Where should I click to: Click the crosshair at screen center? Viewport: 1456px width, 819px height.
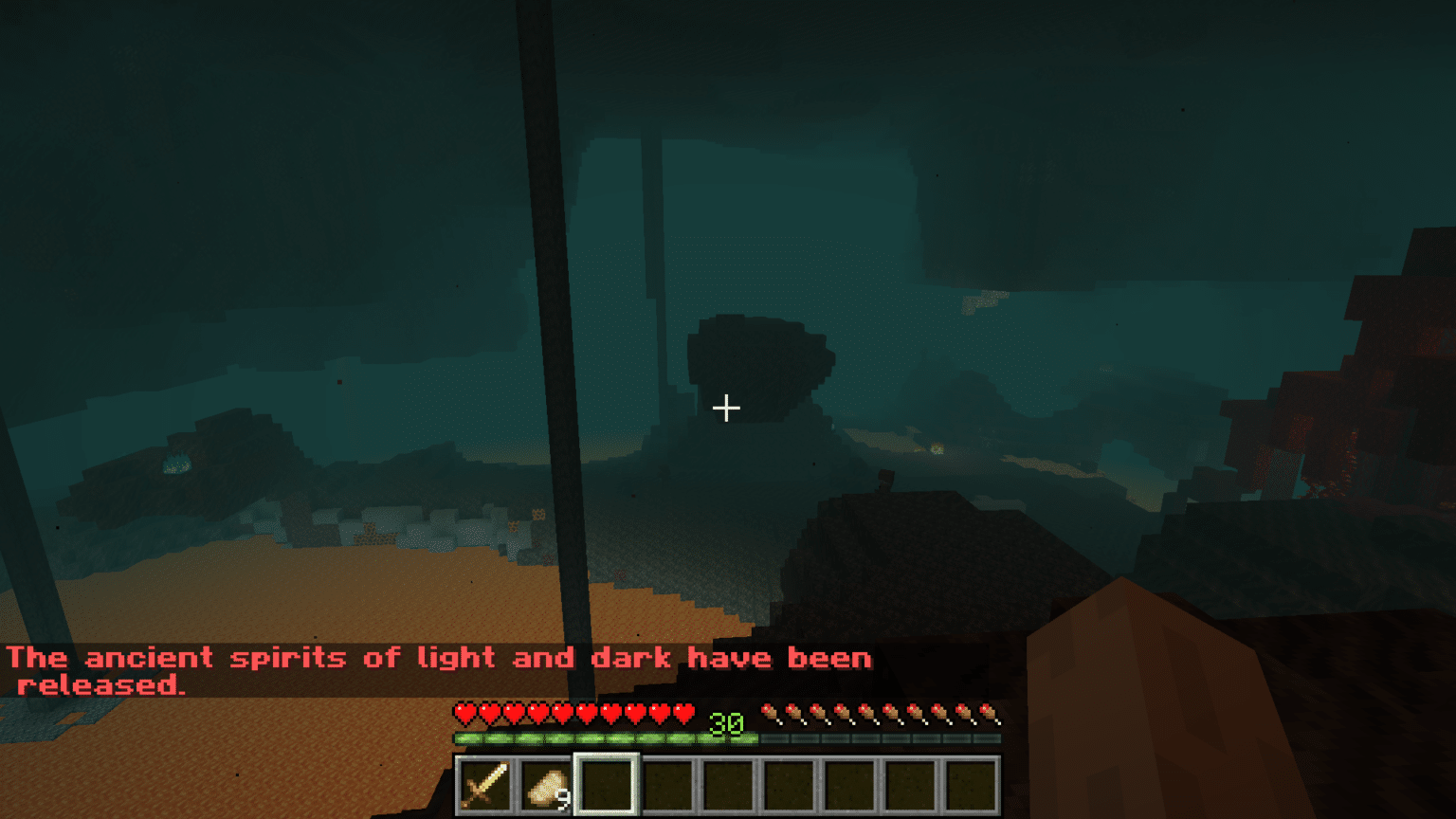(728, 408)
